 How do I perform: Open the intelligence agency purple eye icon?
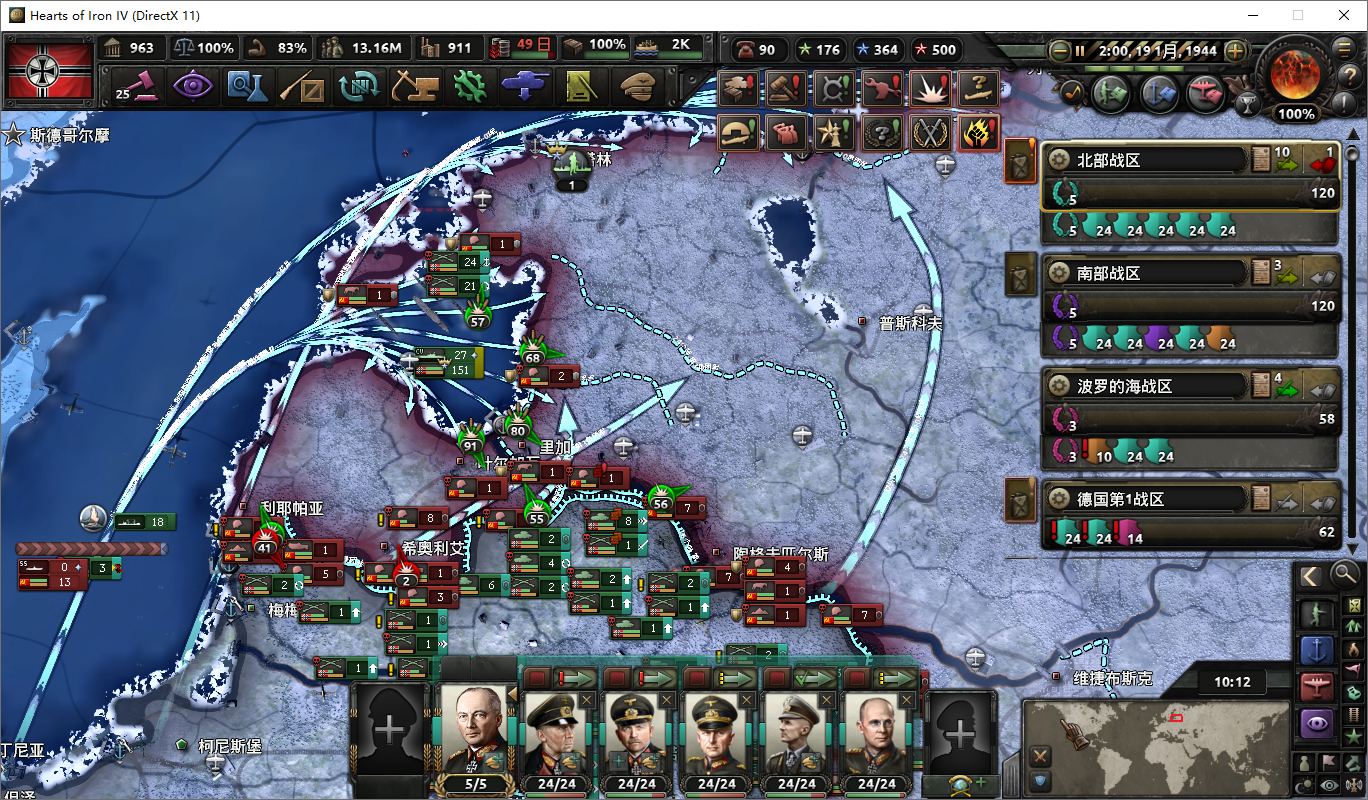(x=192, y=87)
